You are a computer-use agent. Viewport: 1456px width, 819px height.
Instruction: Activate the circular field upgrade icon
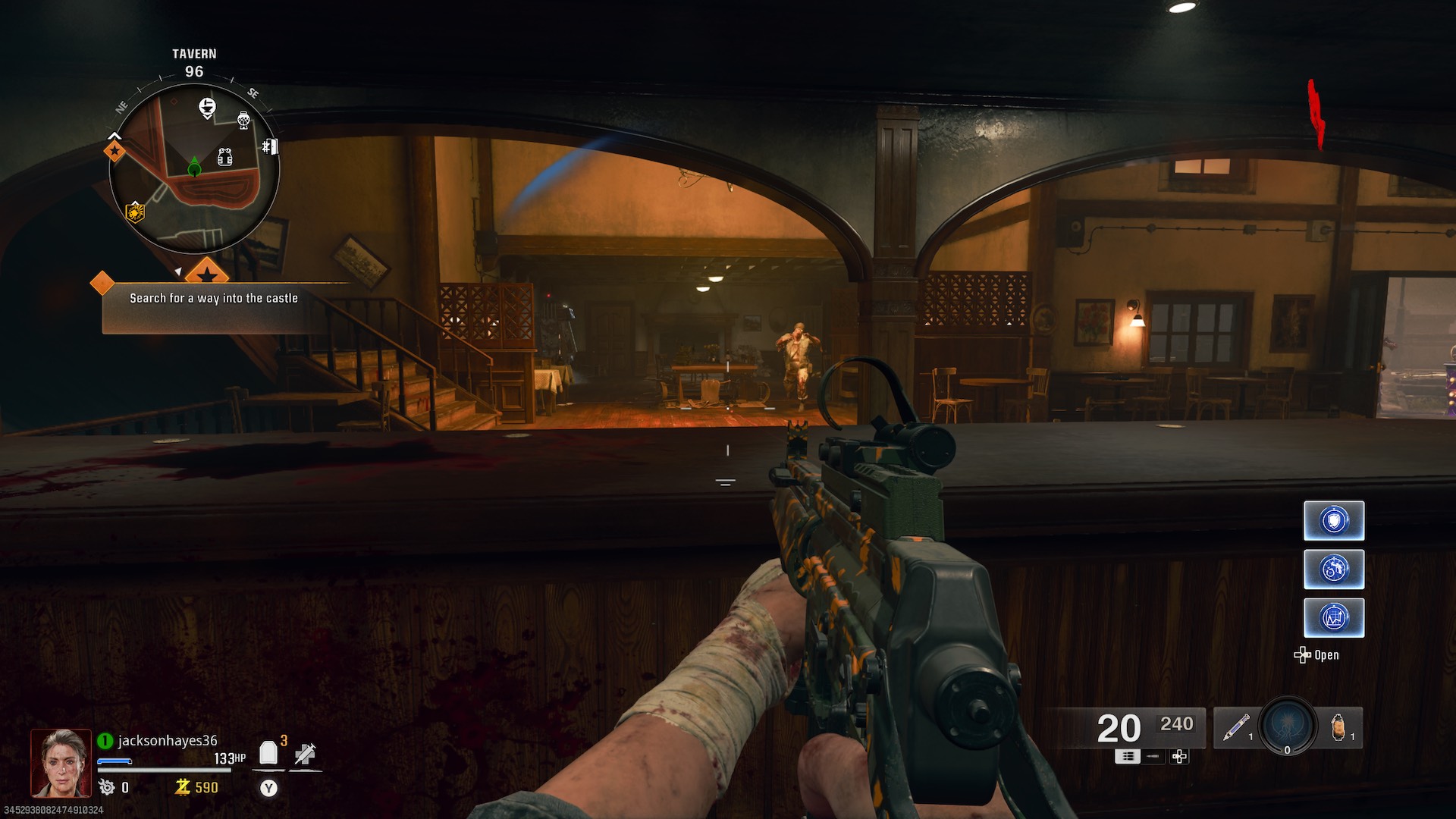[1288, 726]
